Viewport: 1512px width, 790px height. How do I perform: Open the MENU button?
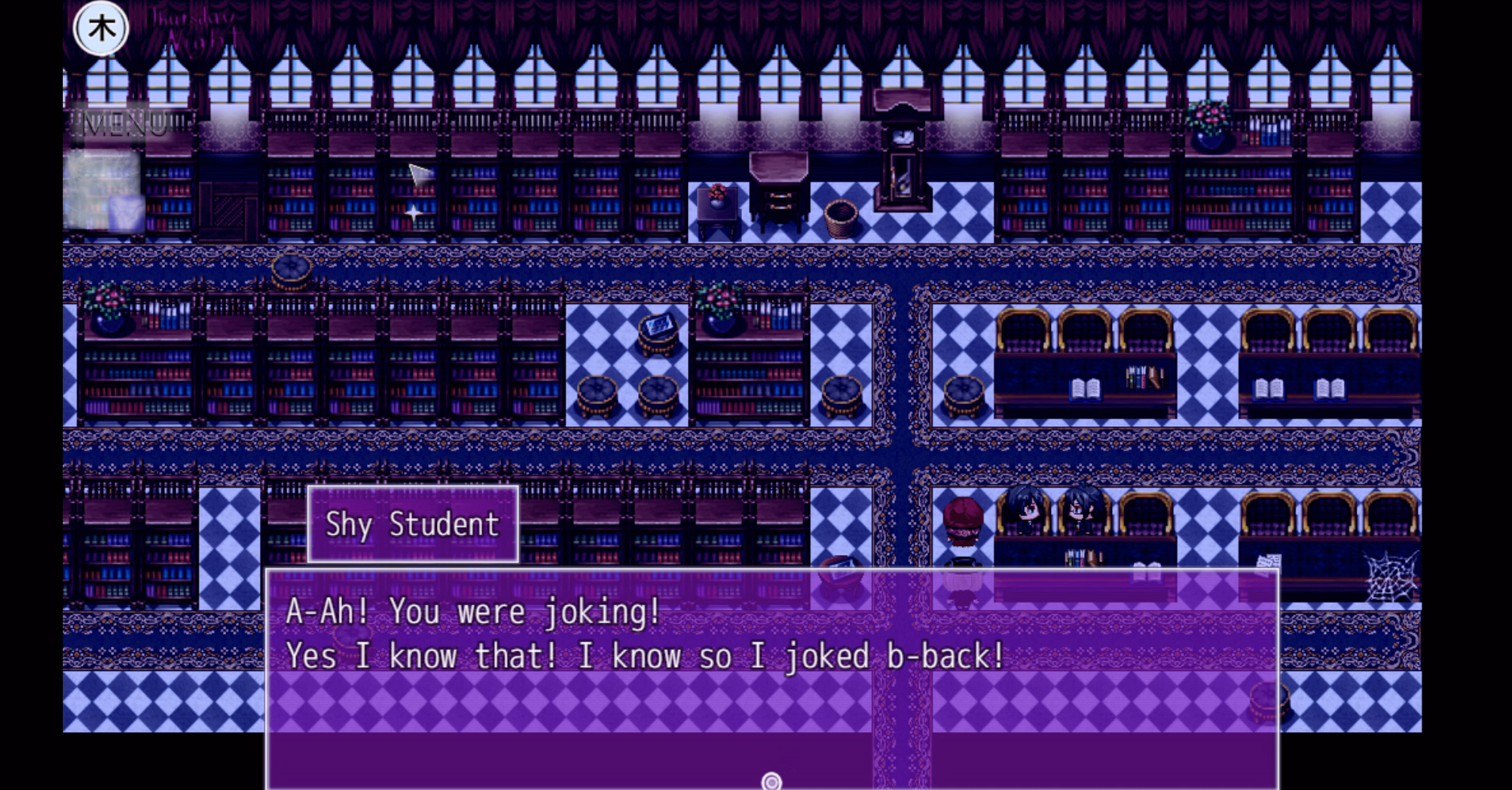tap(126, 125)
